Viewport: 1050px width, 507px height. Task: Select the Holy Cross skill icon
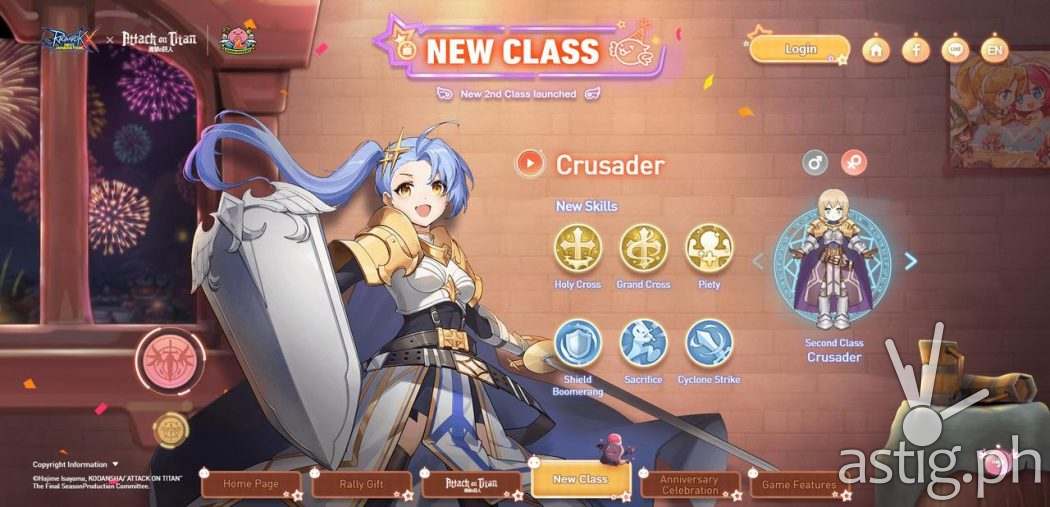(577, 248)
